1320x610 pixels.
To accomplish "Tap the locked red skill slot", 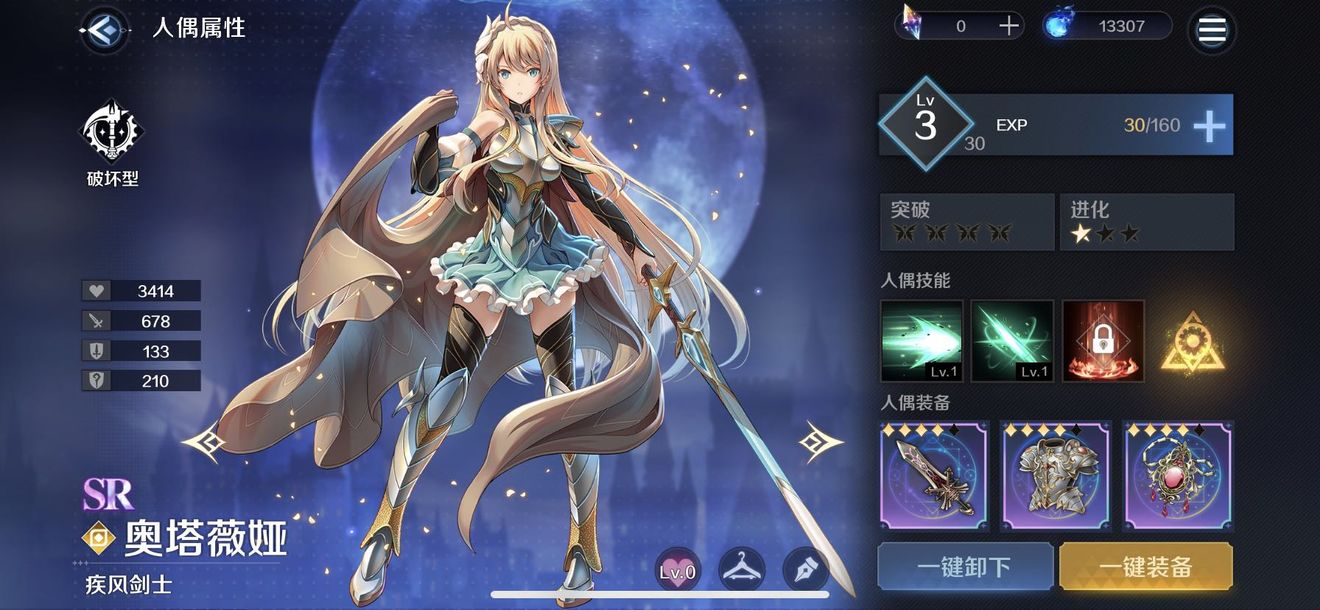I will click(1102, 341).
